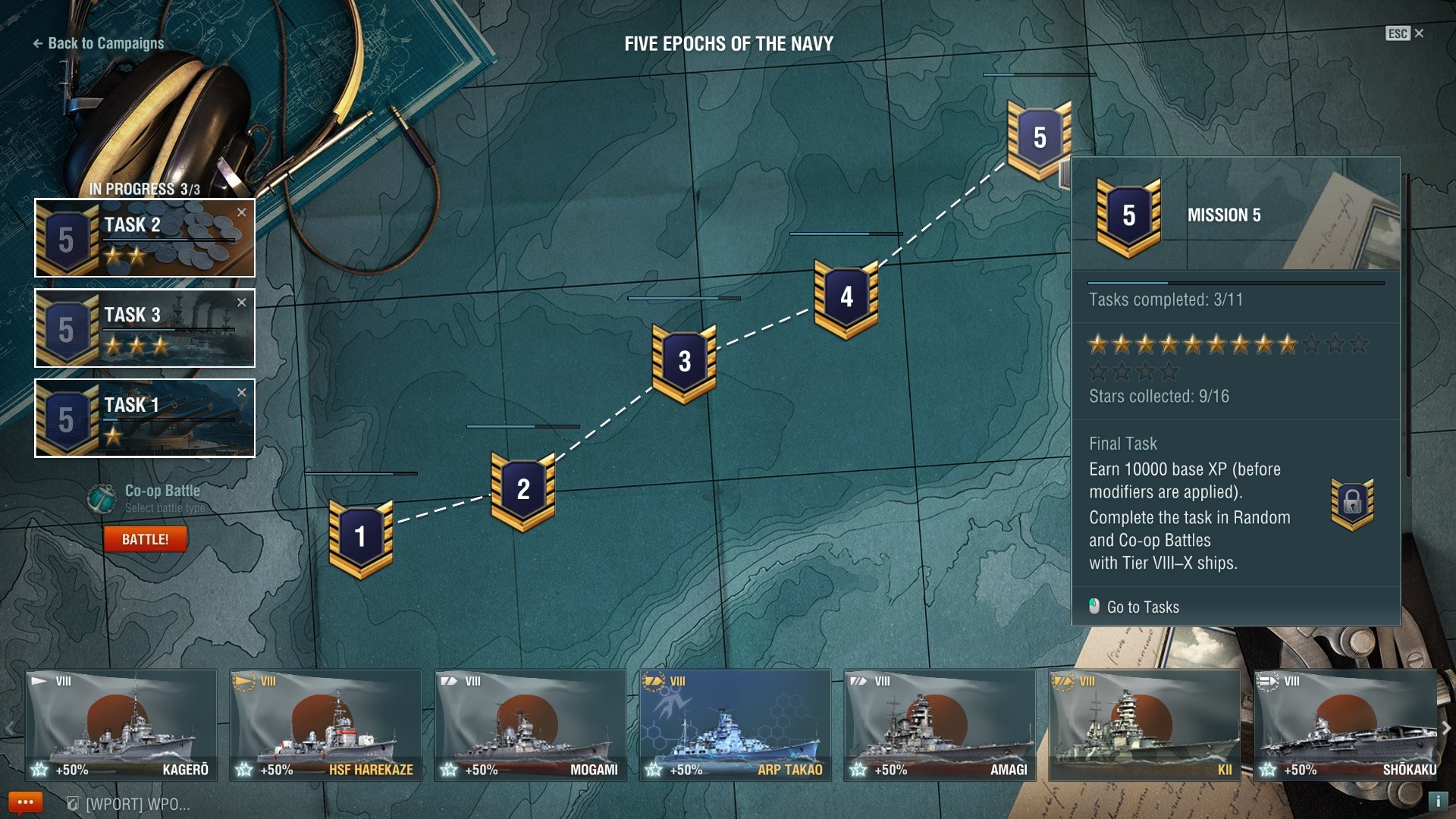Select the Amagi battleship card
1456x819 pixels.
click(940, 725)
